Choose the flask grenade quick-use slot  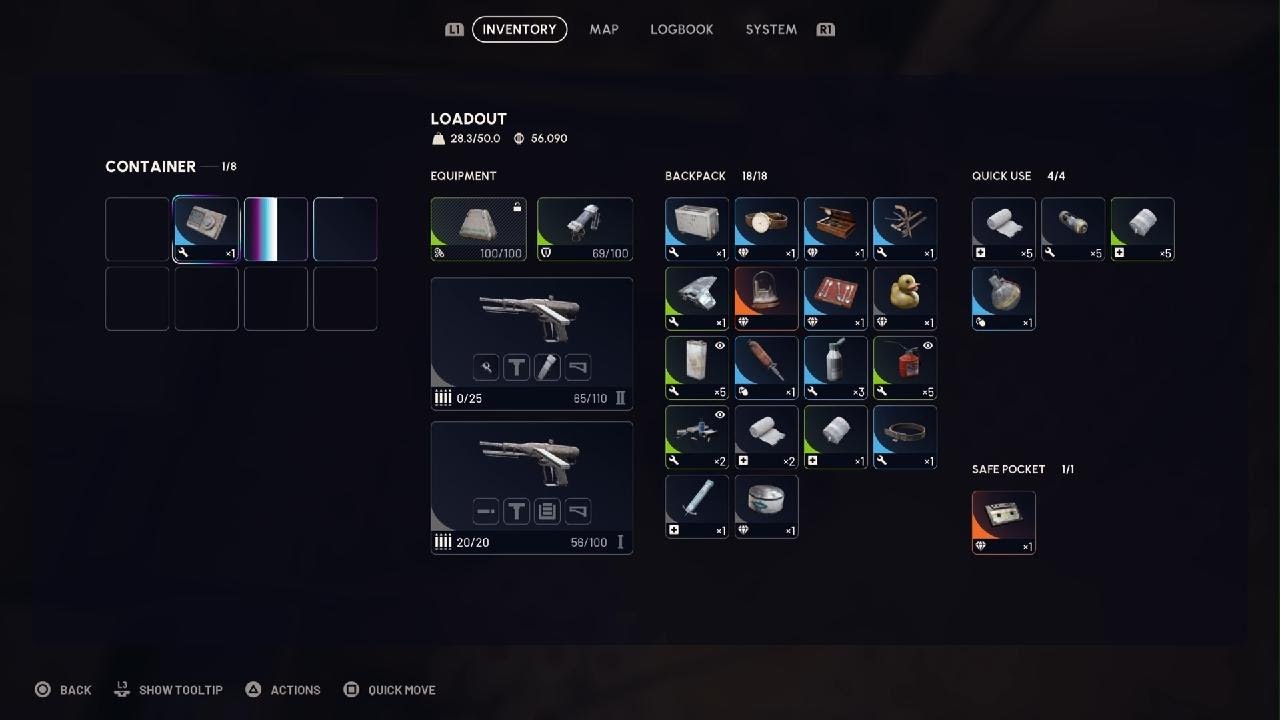(1004, 298)
